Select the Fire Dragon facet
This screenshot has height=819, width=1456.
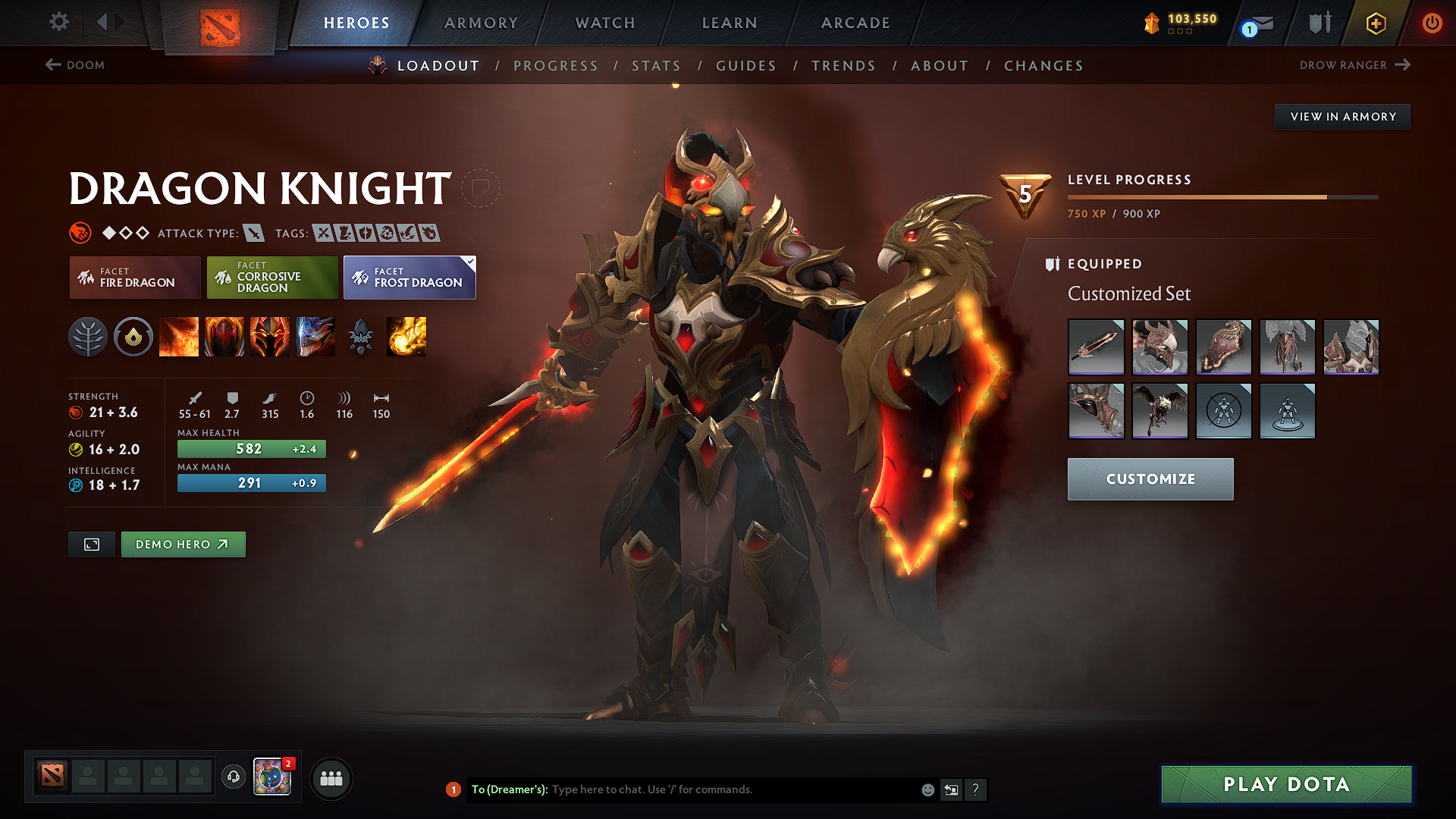click(134, 278)
